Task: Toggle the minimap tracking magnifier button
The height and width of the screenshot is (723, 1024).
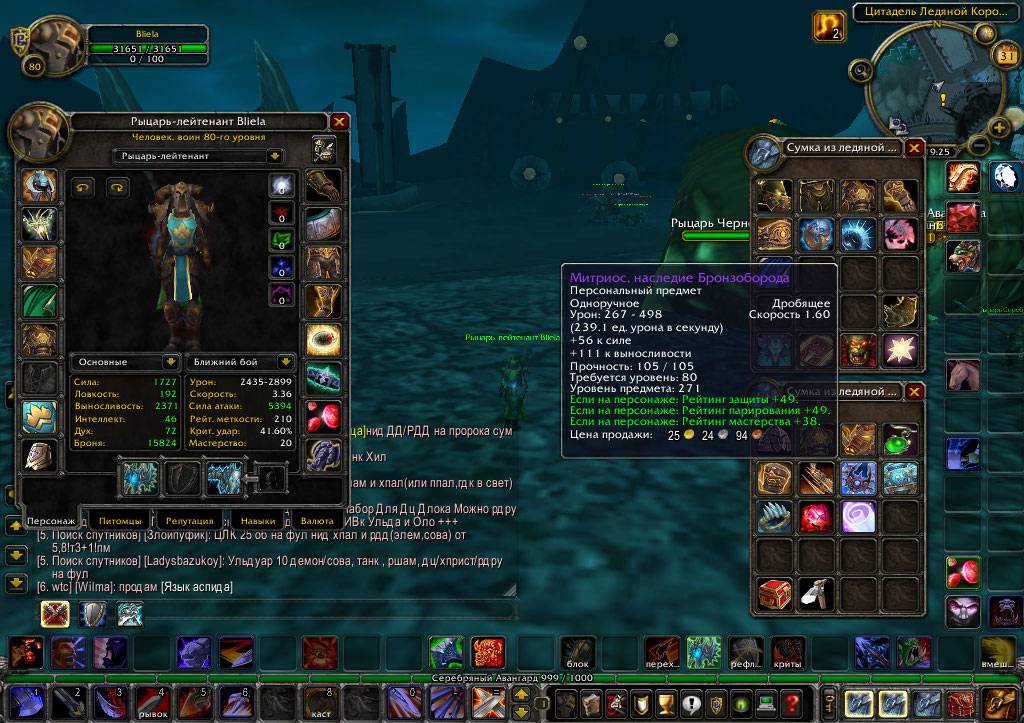Action: pos(860,70)
